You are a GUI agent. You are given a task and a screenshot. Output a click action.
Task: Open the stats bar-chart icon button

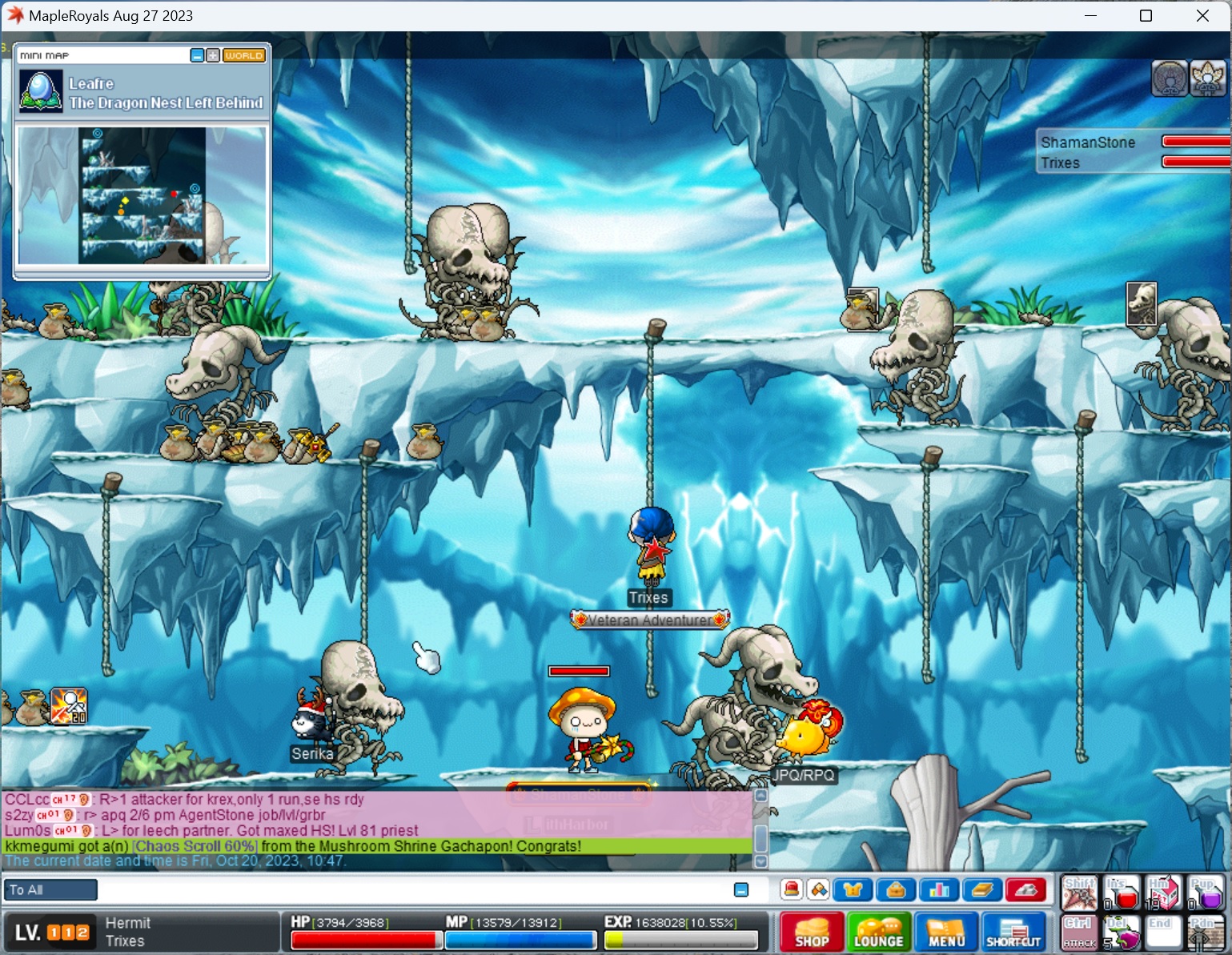click(x=939, y=889)
